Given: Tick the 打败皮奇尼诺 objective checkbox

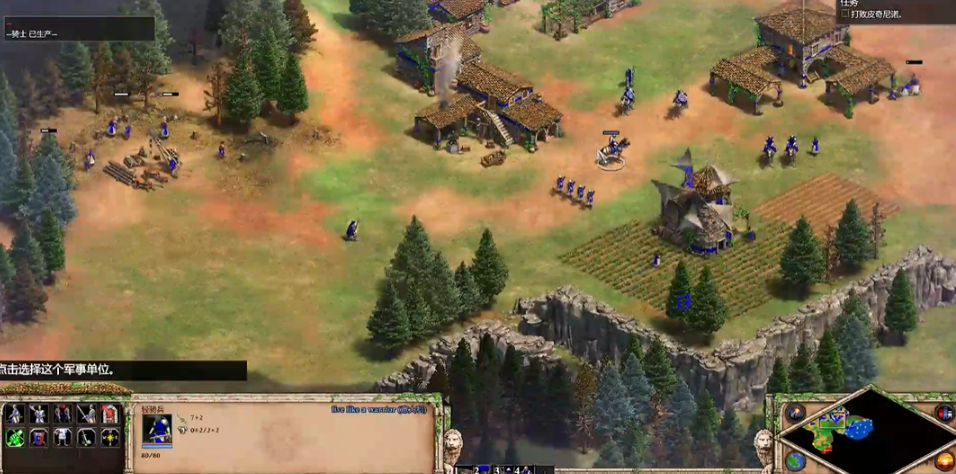Looking at the screenshot, I should pyautogui.click(x=845, y=15).
